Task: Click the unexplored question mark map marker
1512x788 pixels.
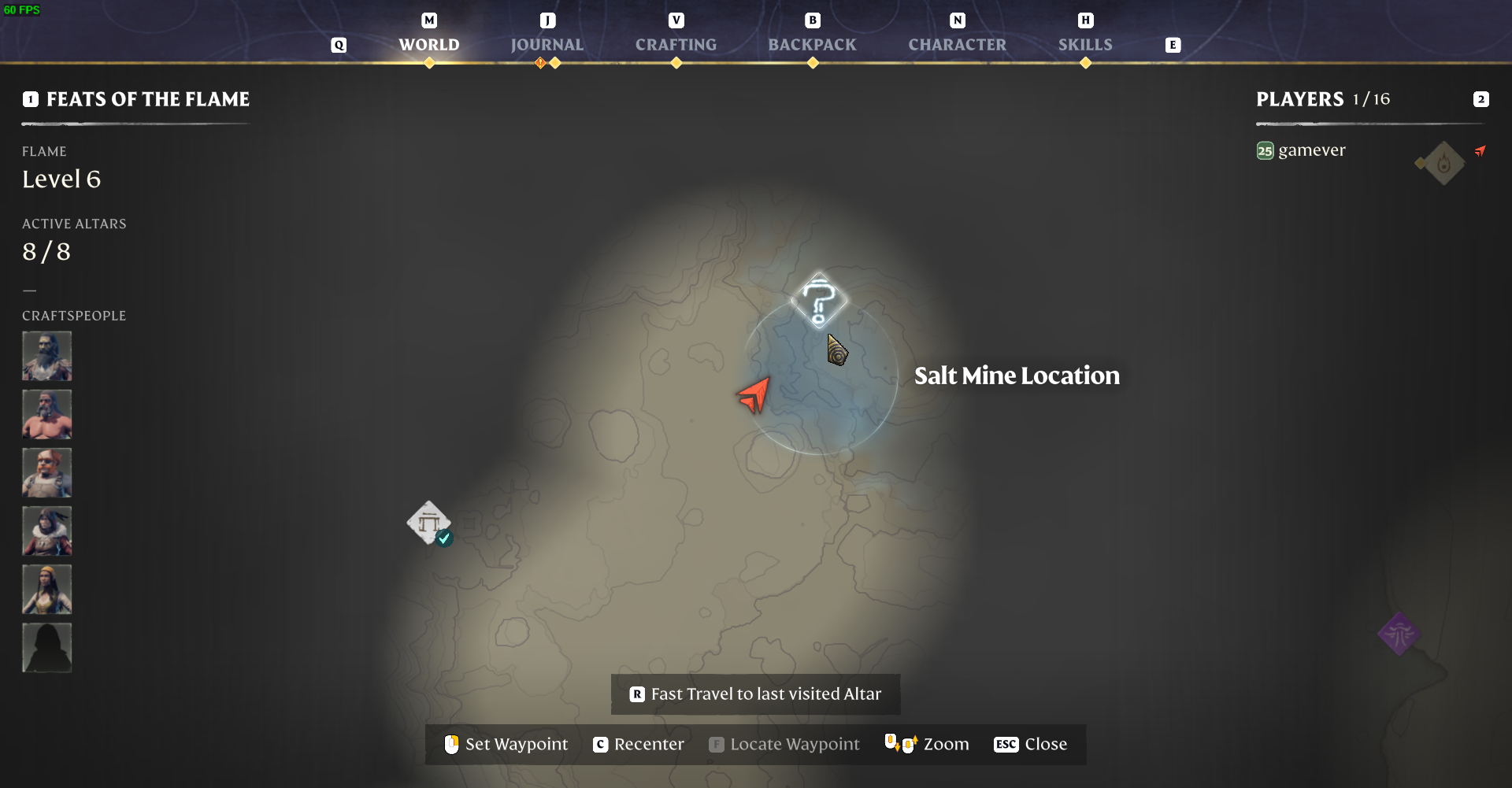Action: 820,300
